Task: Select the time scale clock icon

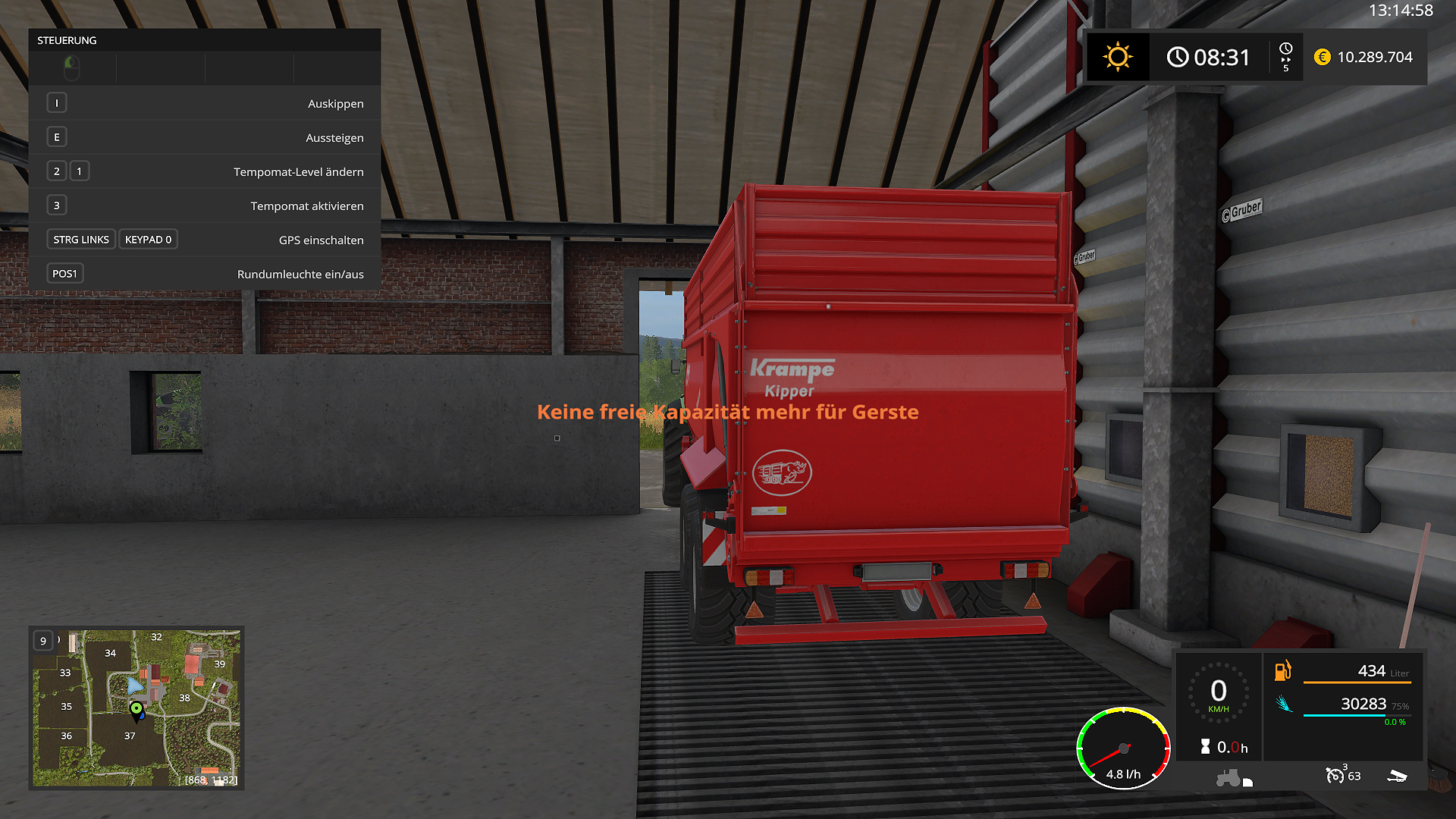Action: point(1285,49)
